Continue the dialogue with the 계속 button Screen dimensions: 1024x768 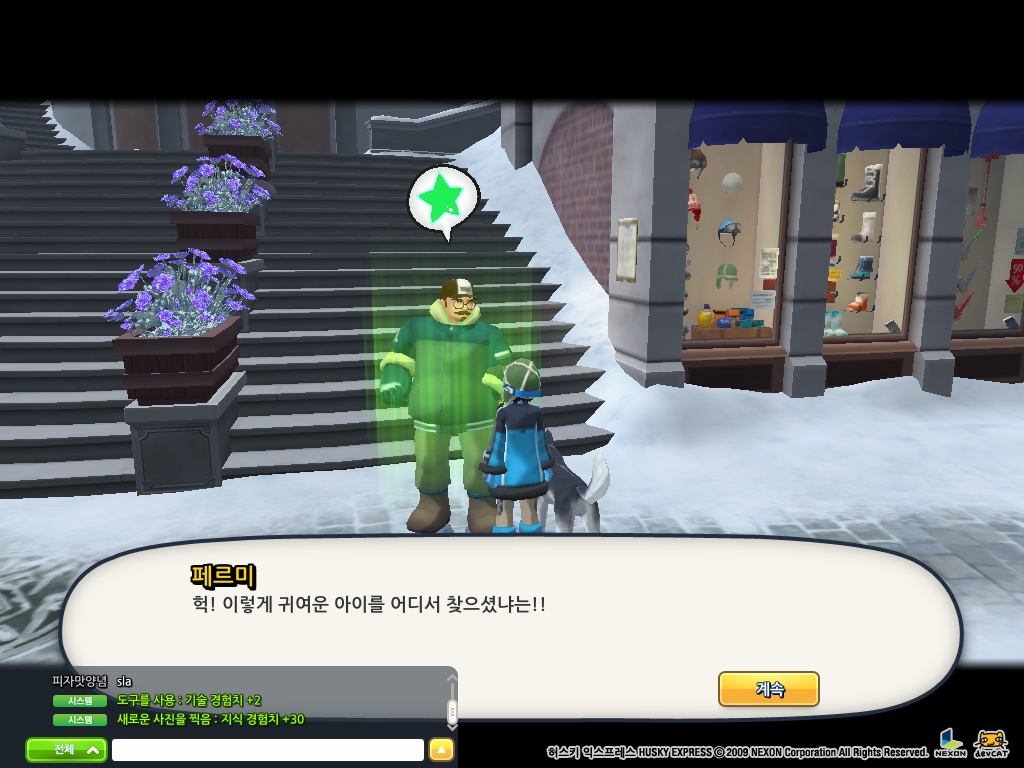pos(768,689)
